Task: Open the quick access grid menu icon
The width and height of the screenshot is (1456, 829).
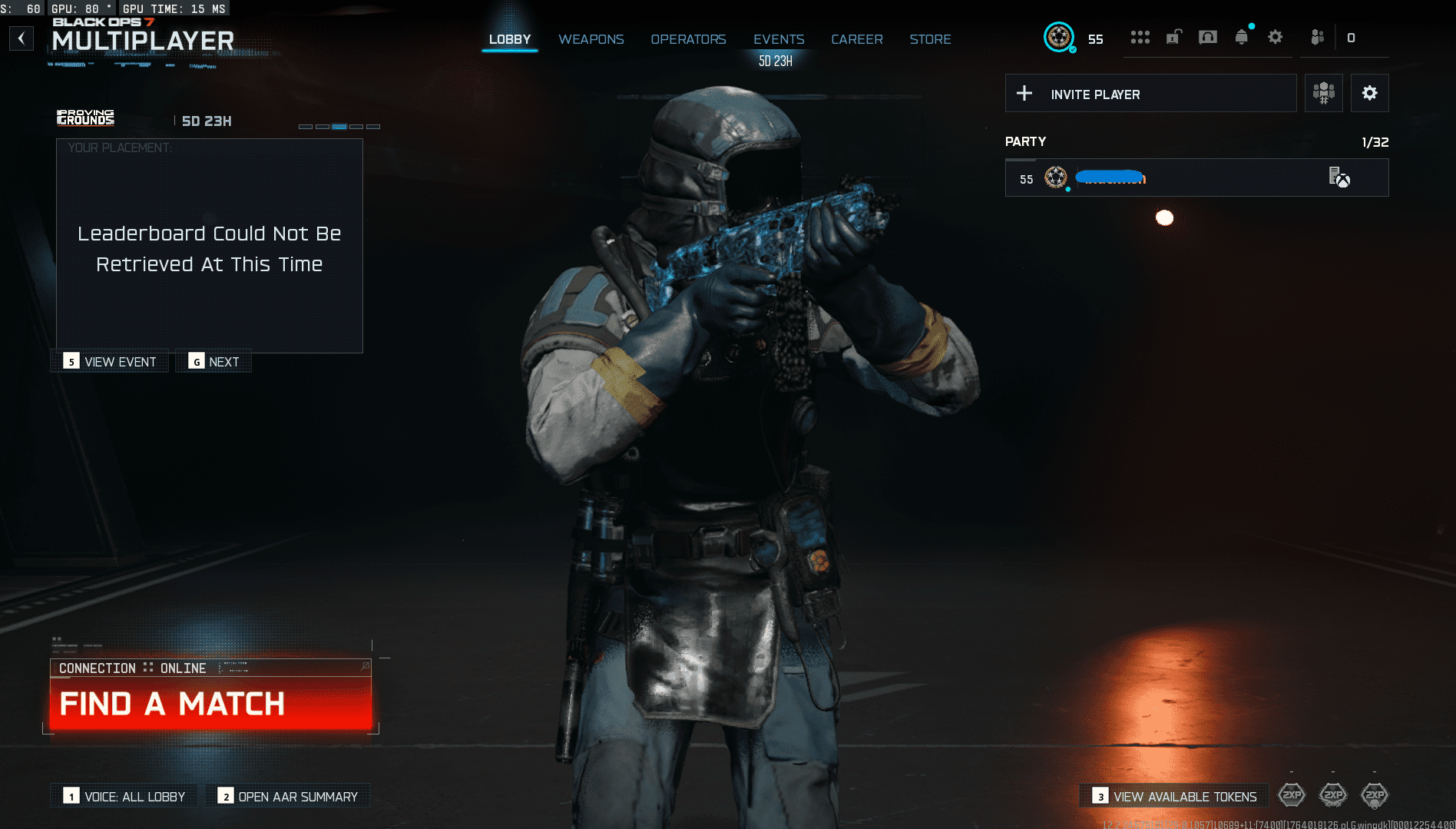Action: [x=1140, y=37]
